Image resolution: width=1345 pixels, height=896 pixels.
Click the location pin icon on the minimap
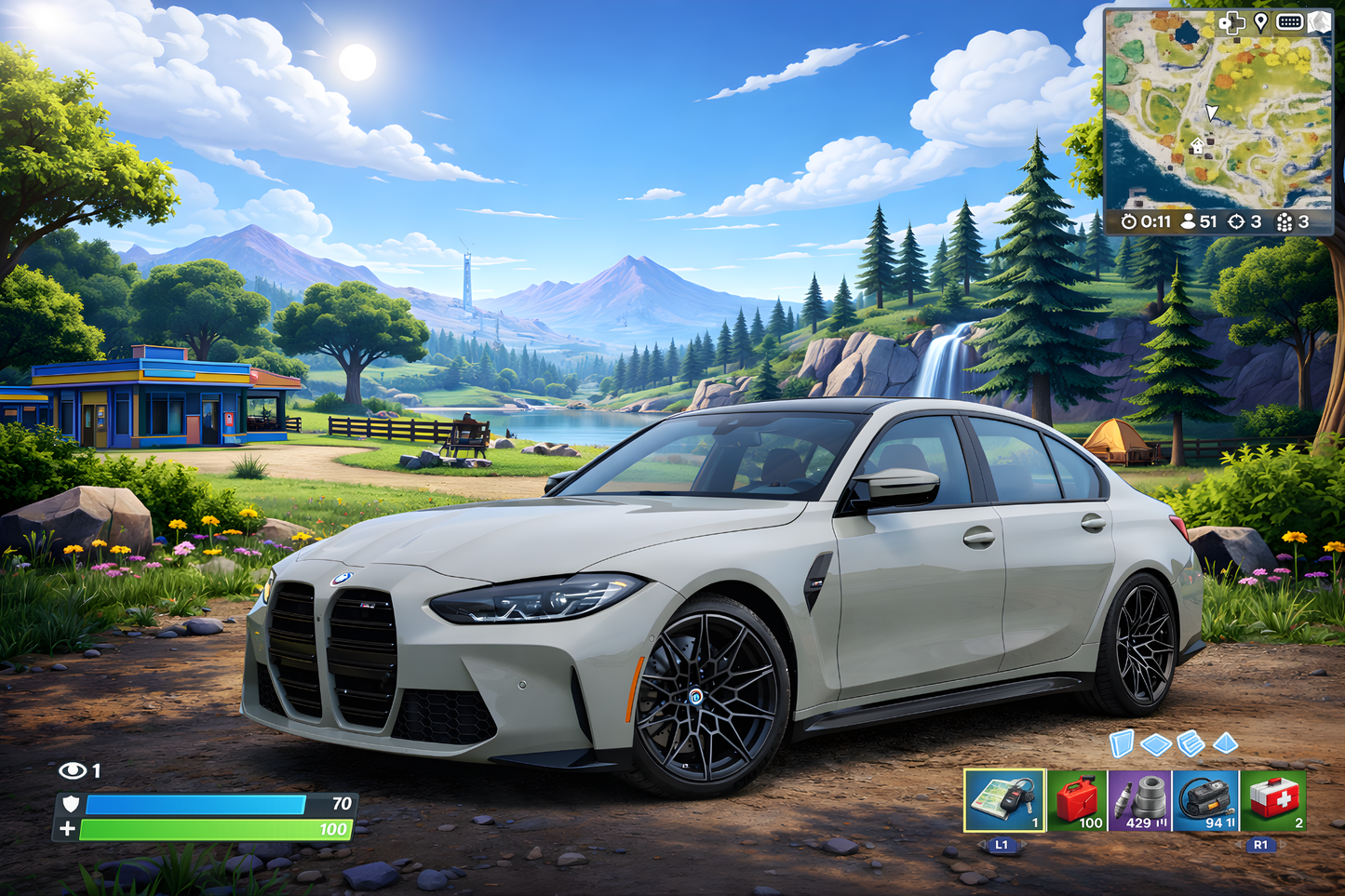(1260, 22)
